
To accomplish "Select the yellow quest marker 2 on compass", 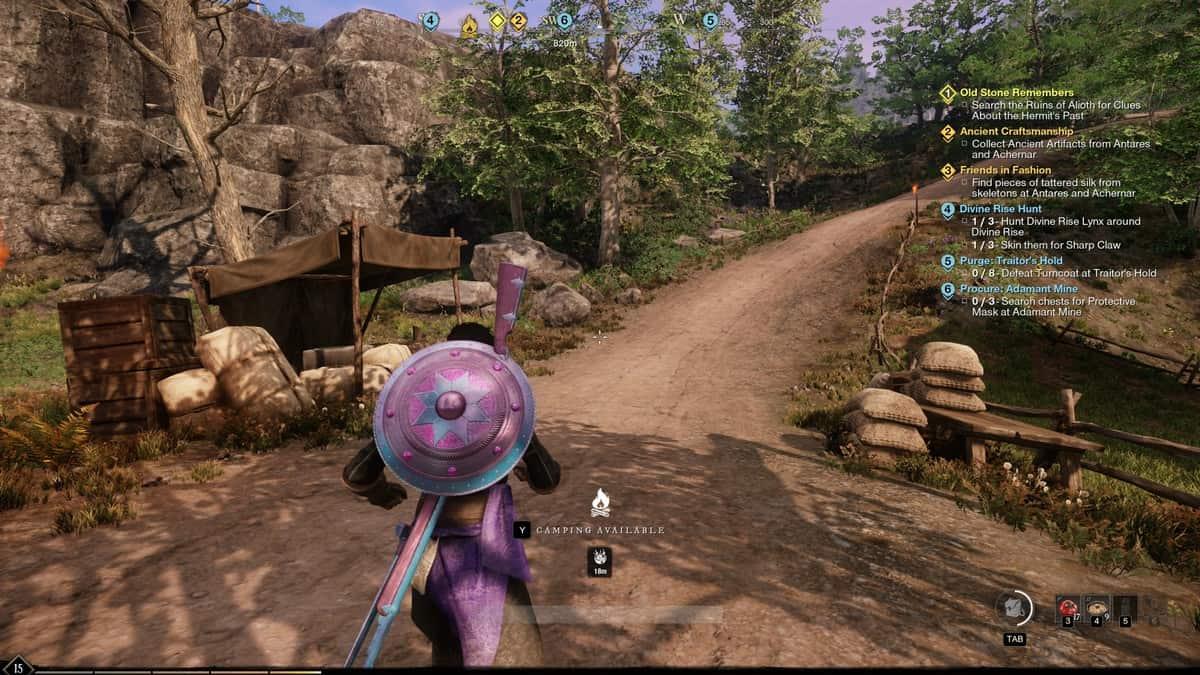I will tap(518, 21).
